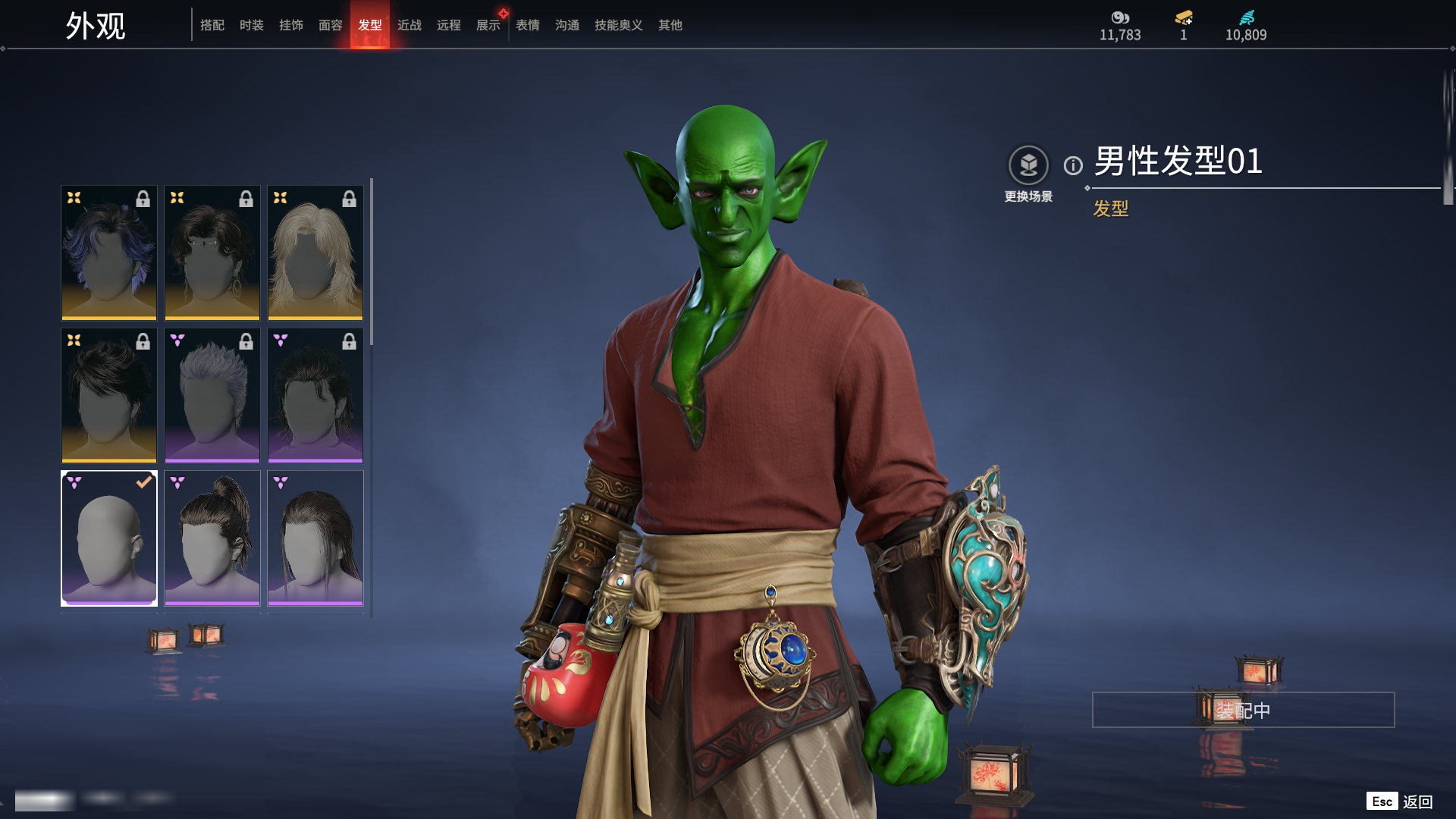This screenshot has height=819, width=1456.
Task: Select the long blonde hairstyle
Action: coord(315,253)
